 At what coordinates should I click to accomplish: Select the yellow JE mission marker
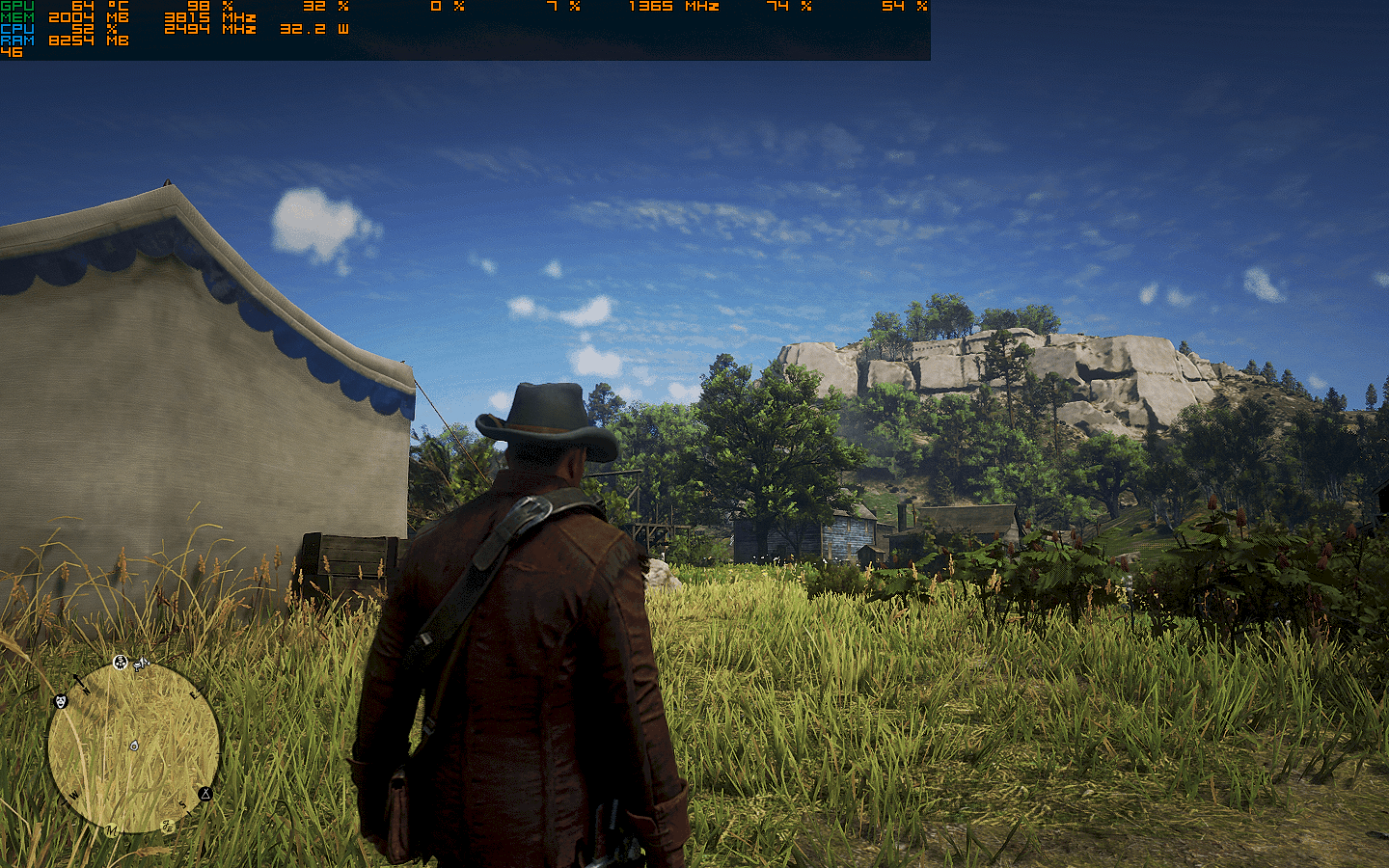click(168, 826)
